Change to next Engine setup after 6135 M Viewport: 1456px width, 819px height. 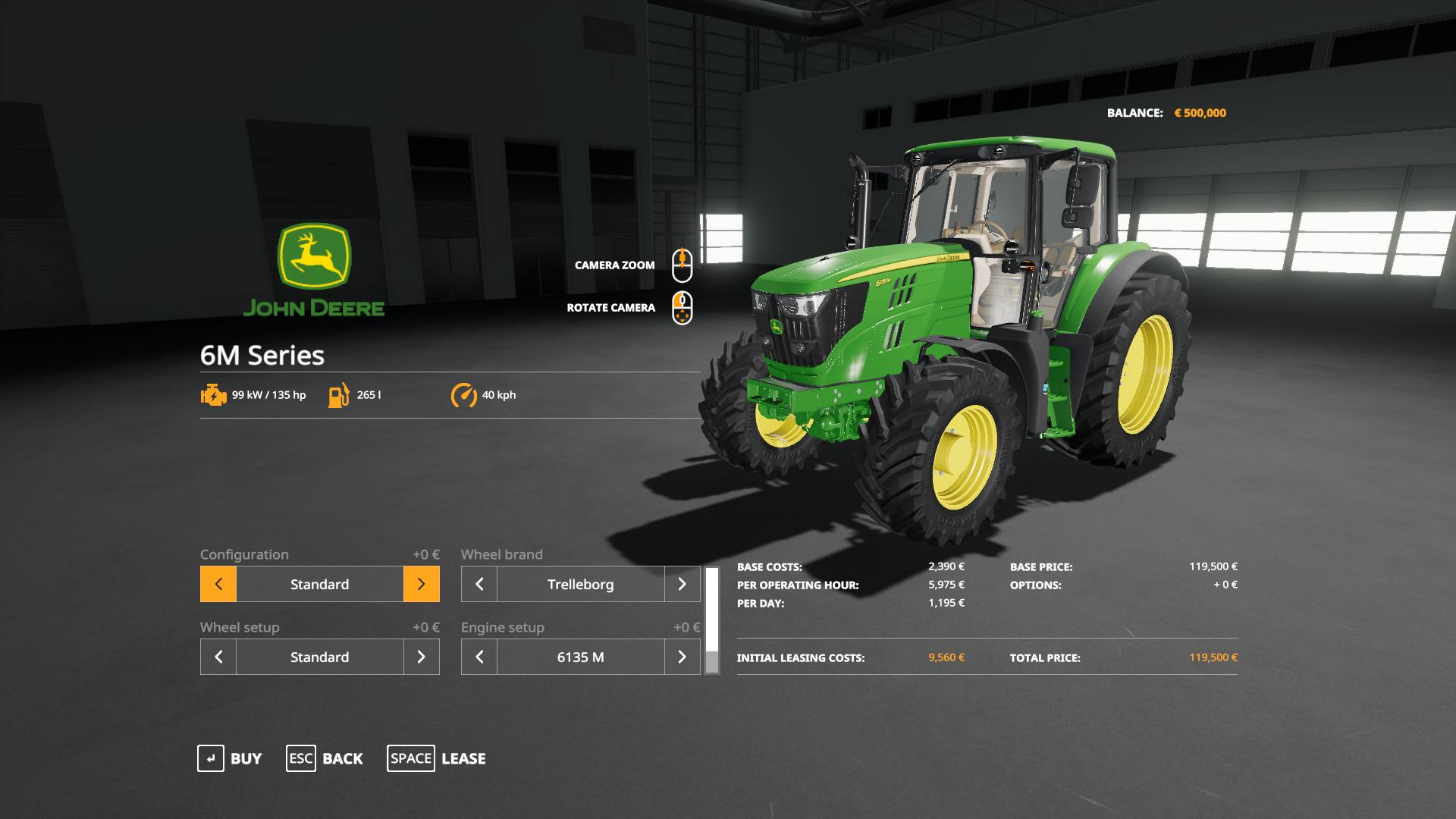point(682,657)
